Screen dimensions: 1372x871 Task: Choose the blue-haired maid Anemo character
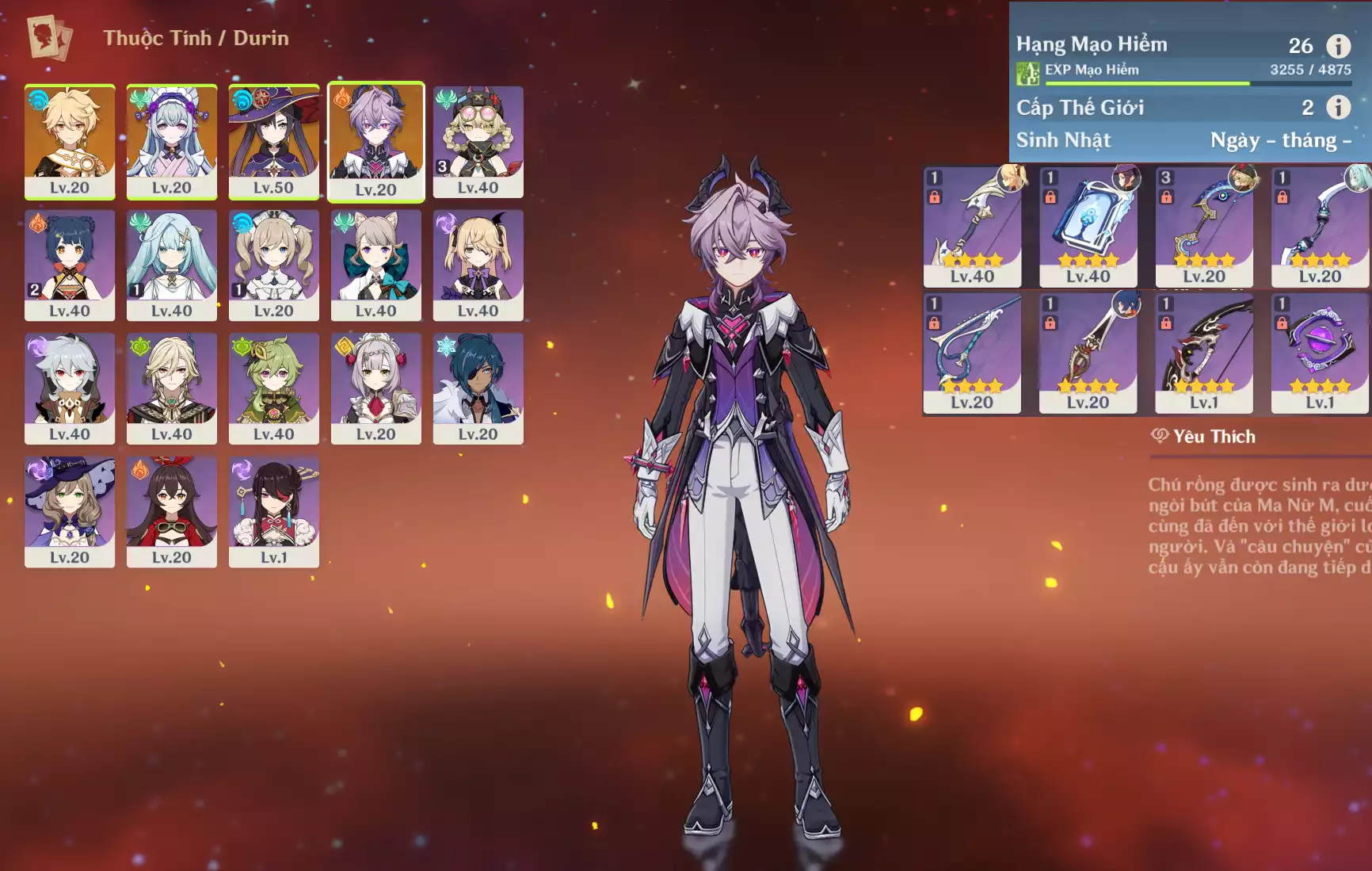point(172,141)
